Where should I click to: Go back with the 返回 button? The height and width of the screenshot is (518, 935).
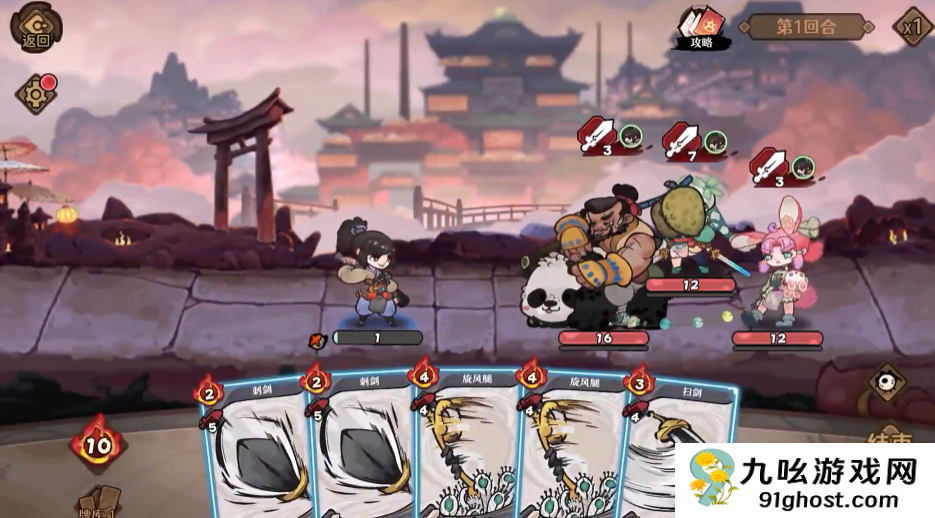pyautogui.click(x=34, y=27)
